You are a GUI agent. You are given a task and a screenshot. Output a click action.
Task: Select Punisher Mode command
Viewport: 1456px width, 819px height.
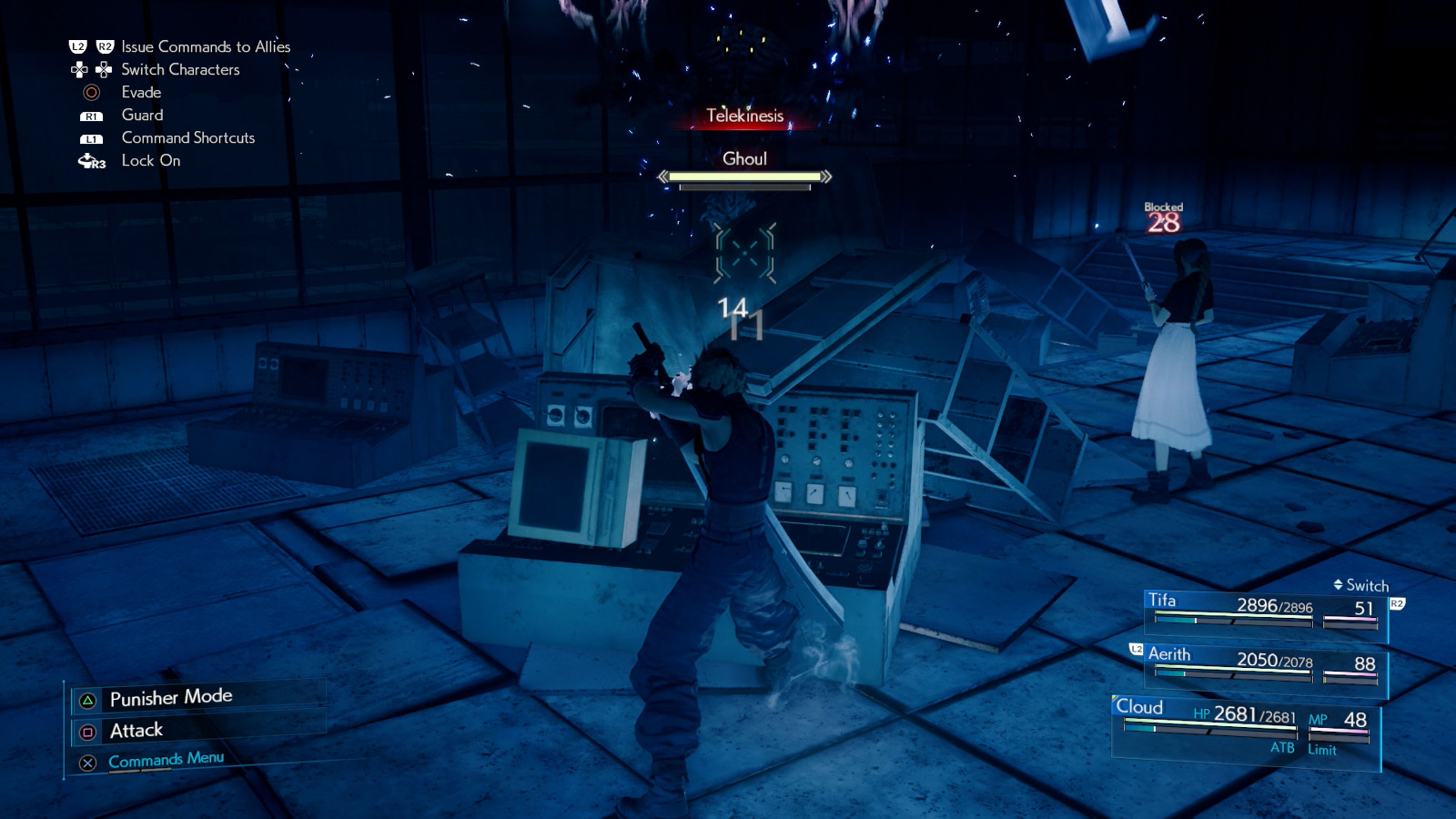(x=171, y=698)
